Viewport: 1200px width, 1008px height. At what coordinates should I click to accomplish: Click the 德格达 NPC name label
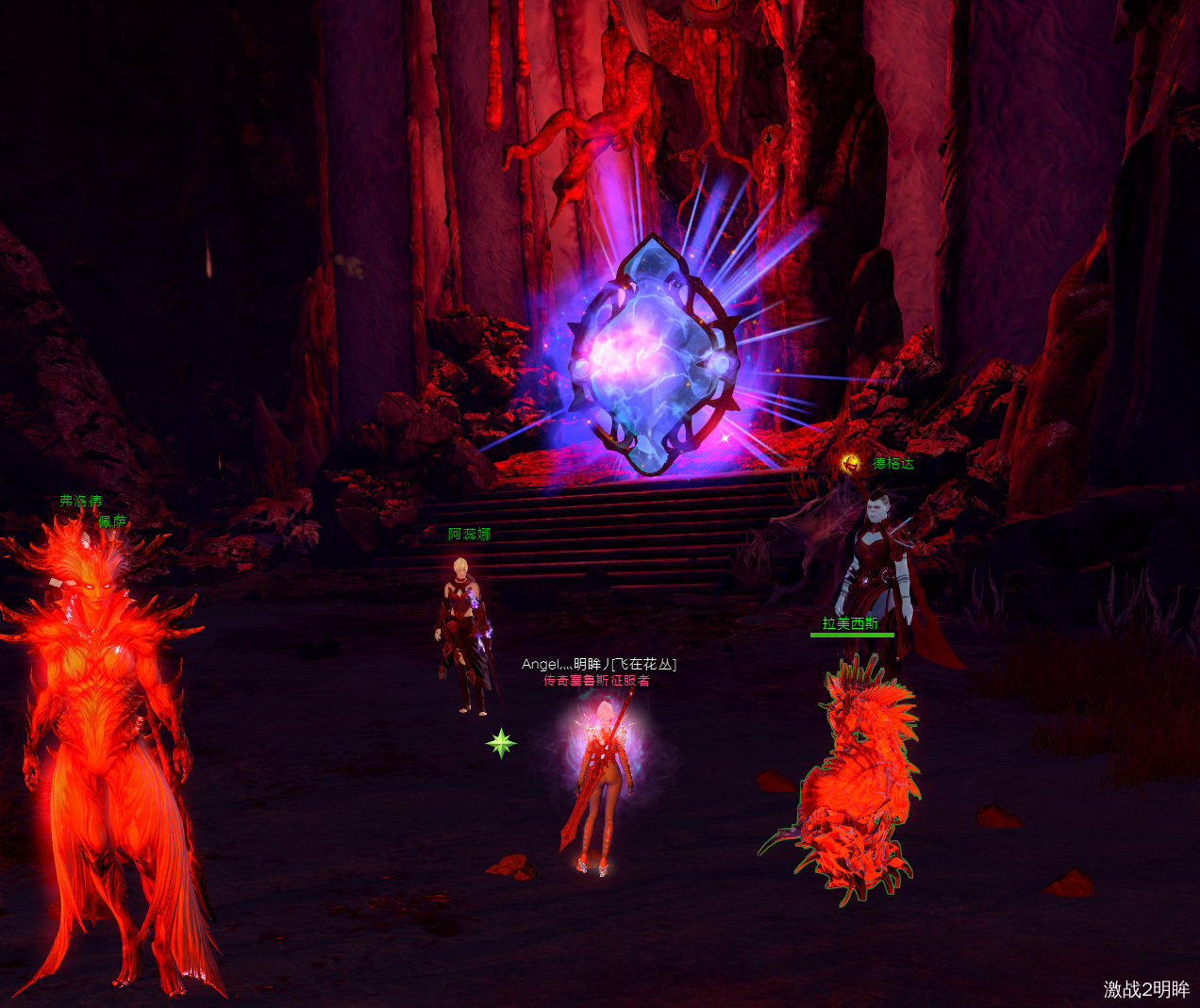pos(892,463)
